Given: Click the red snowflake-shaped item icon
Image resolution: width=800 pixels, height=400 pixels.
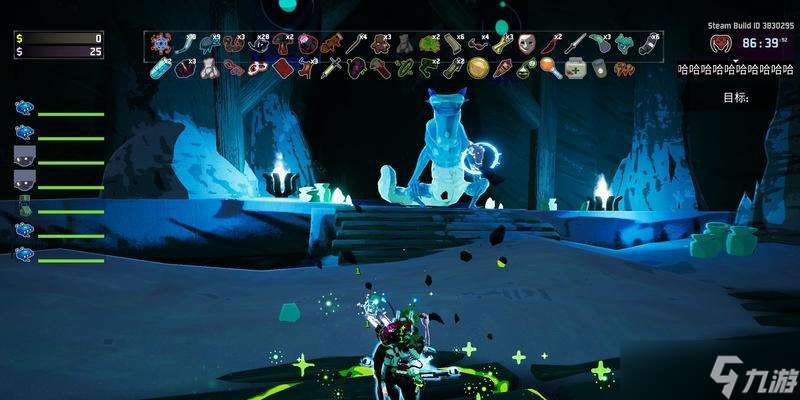Looking at the screenshot, I should 160,43.
